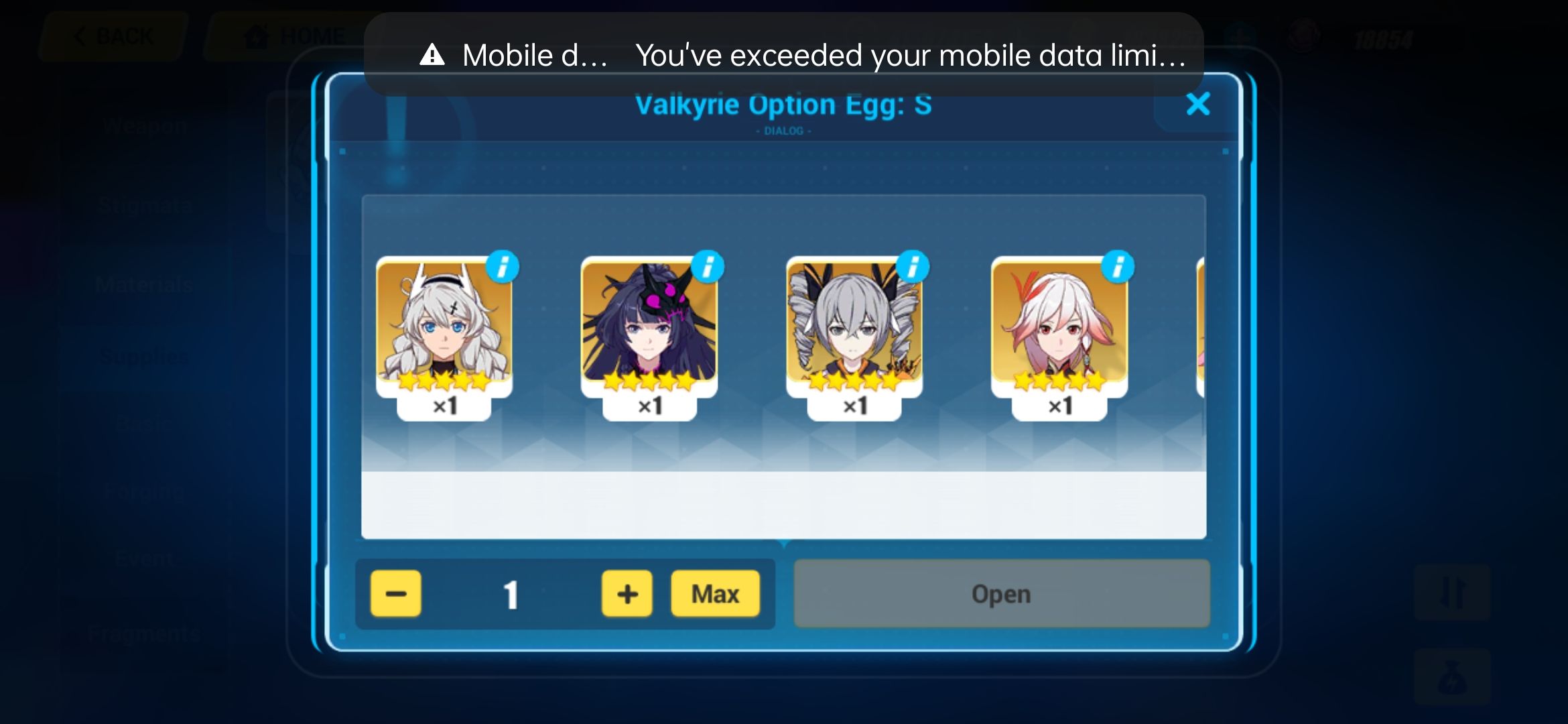Decrease the egg count with the minus stepper

(x=395, y=593)
